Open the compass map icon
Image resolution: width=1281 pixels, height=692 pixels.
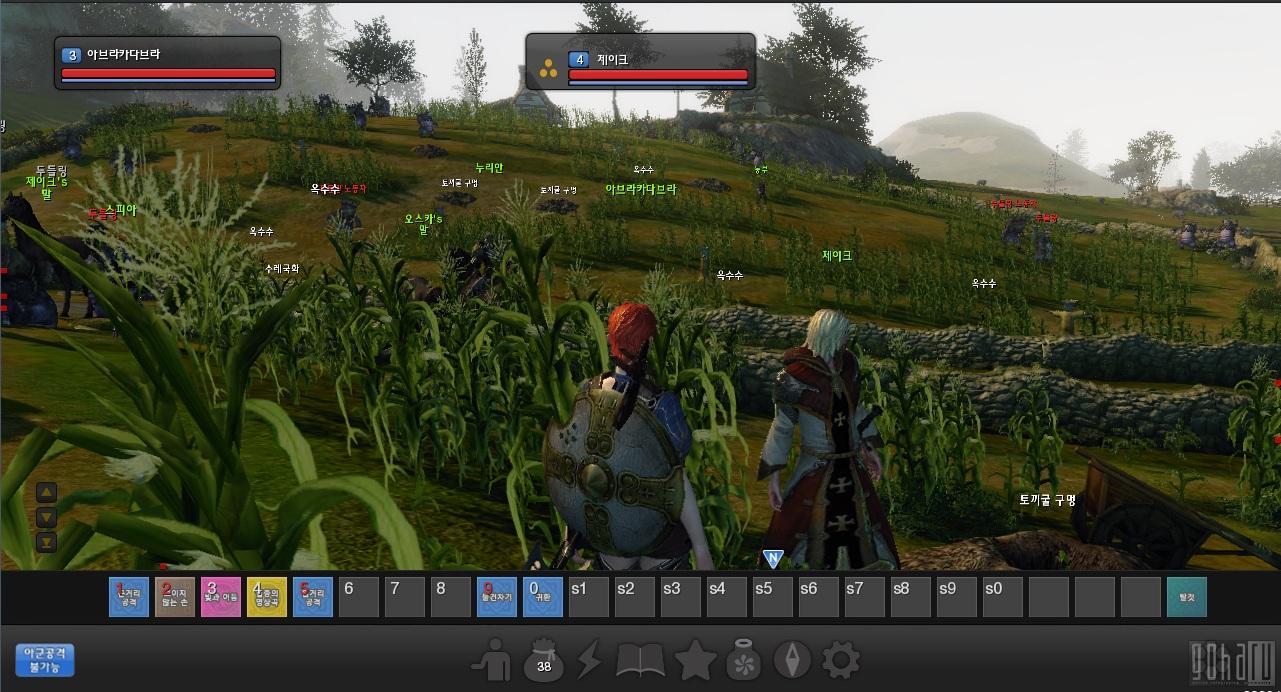pos(793,660)
